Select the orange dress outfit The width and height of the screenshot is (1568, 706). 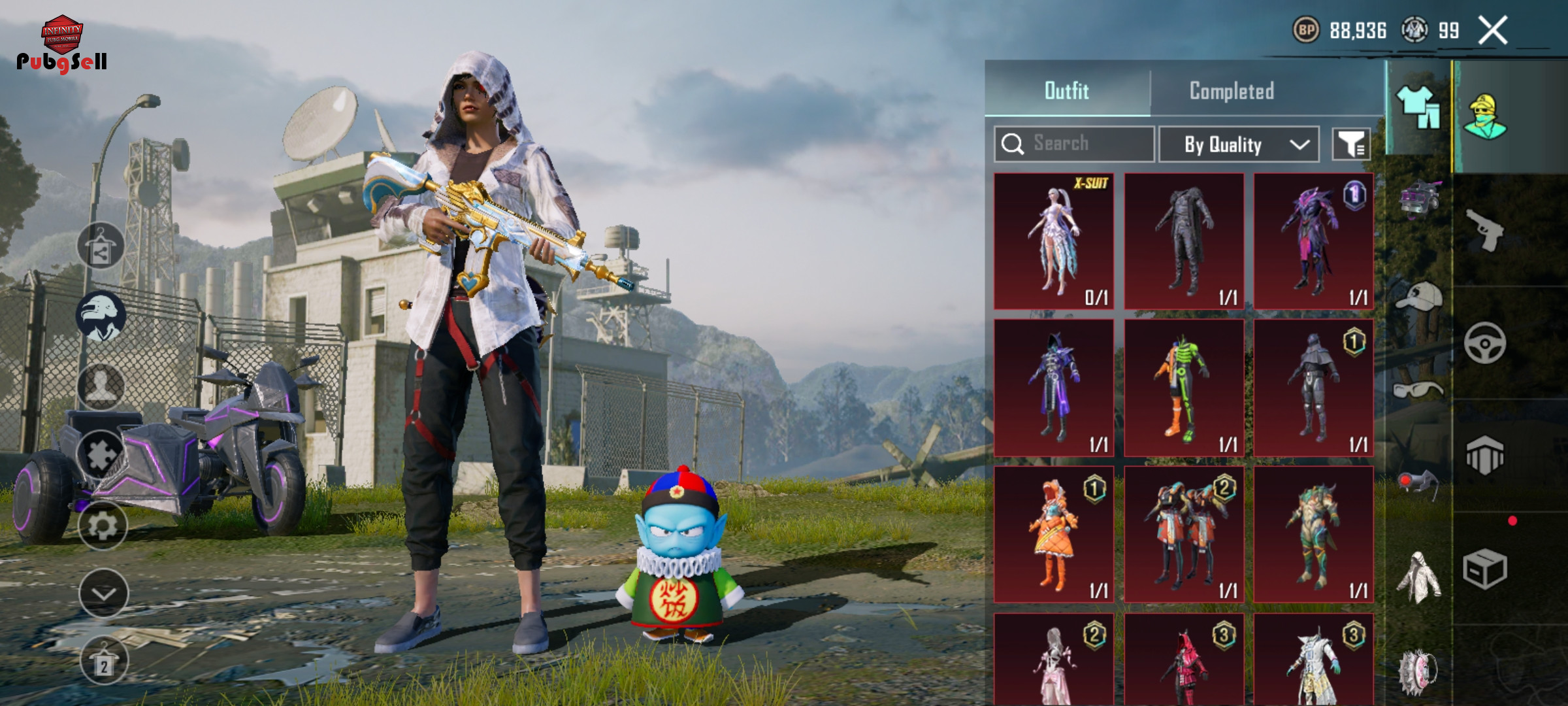[1054, 534]
